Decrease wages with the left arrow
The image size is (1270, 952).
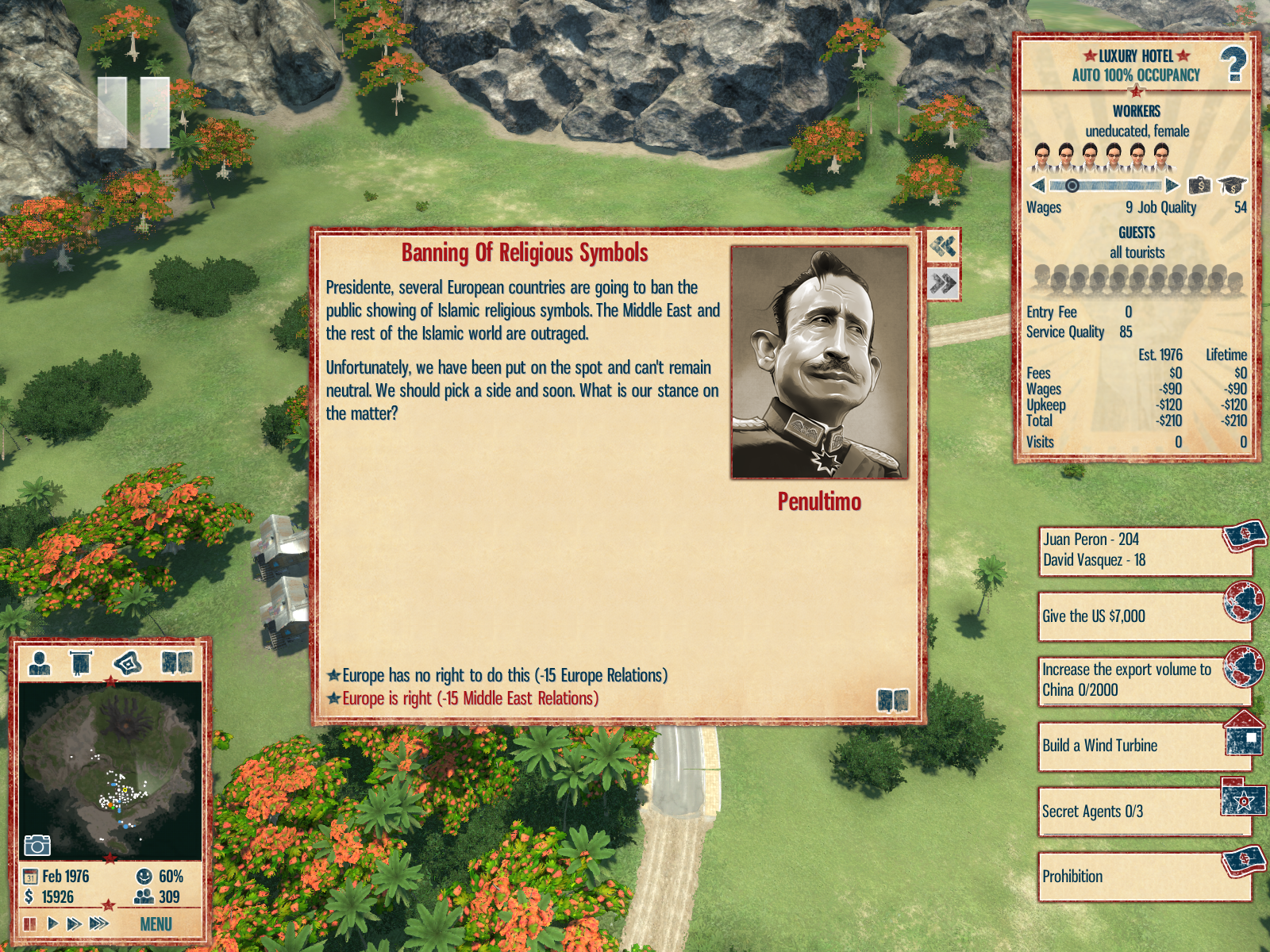pos(1037,186)
